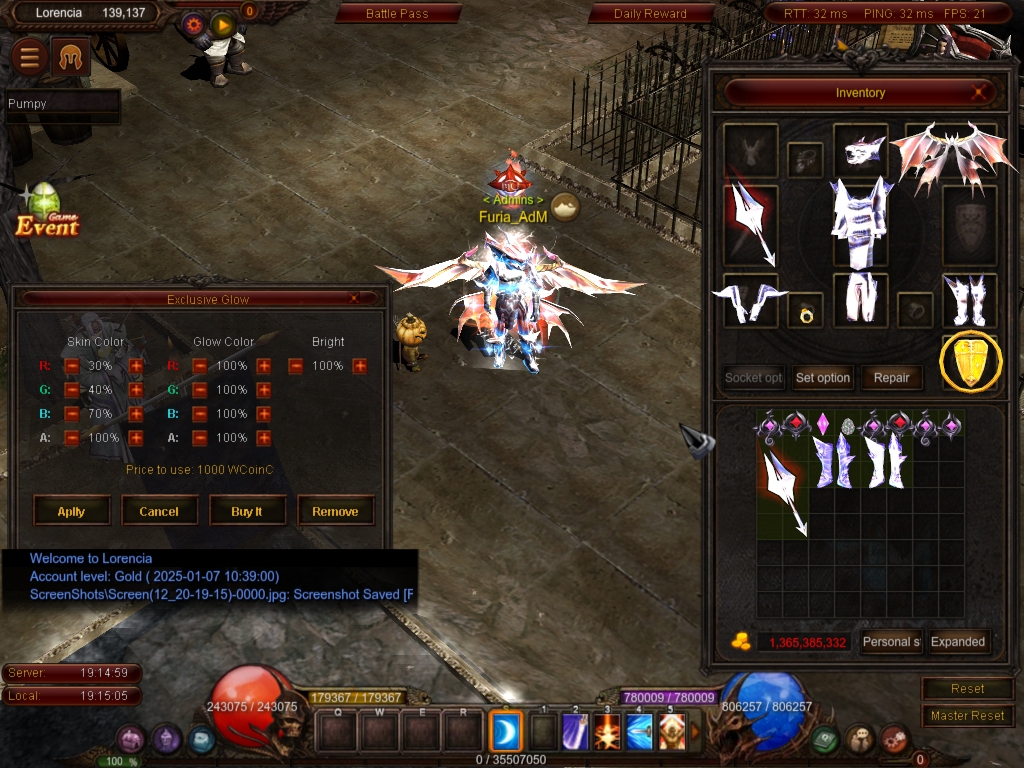Open the Daily Reward tab
The width and height of the screenshot is (1024, 768).
650,14
